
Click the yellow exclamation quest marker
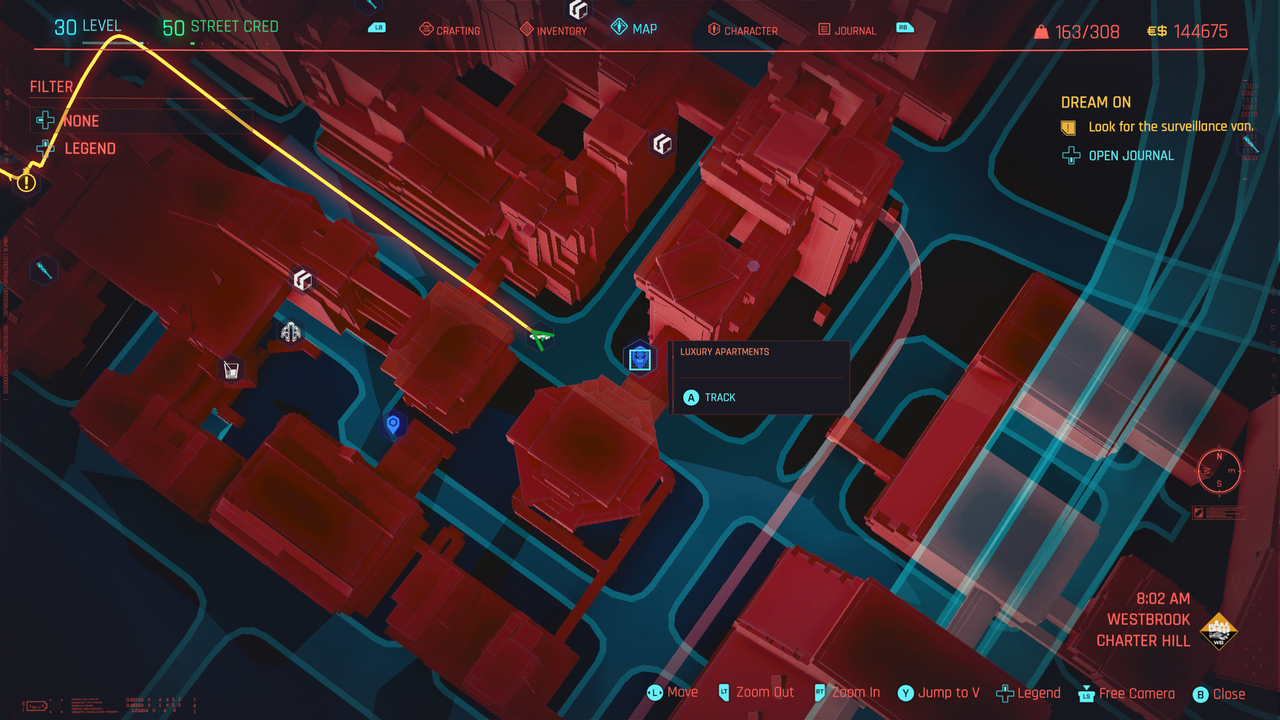tap(25, 182)
